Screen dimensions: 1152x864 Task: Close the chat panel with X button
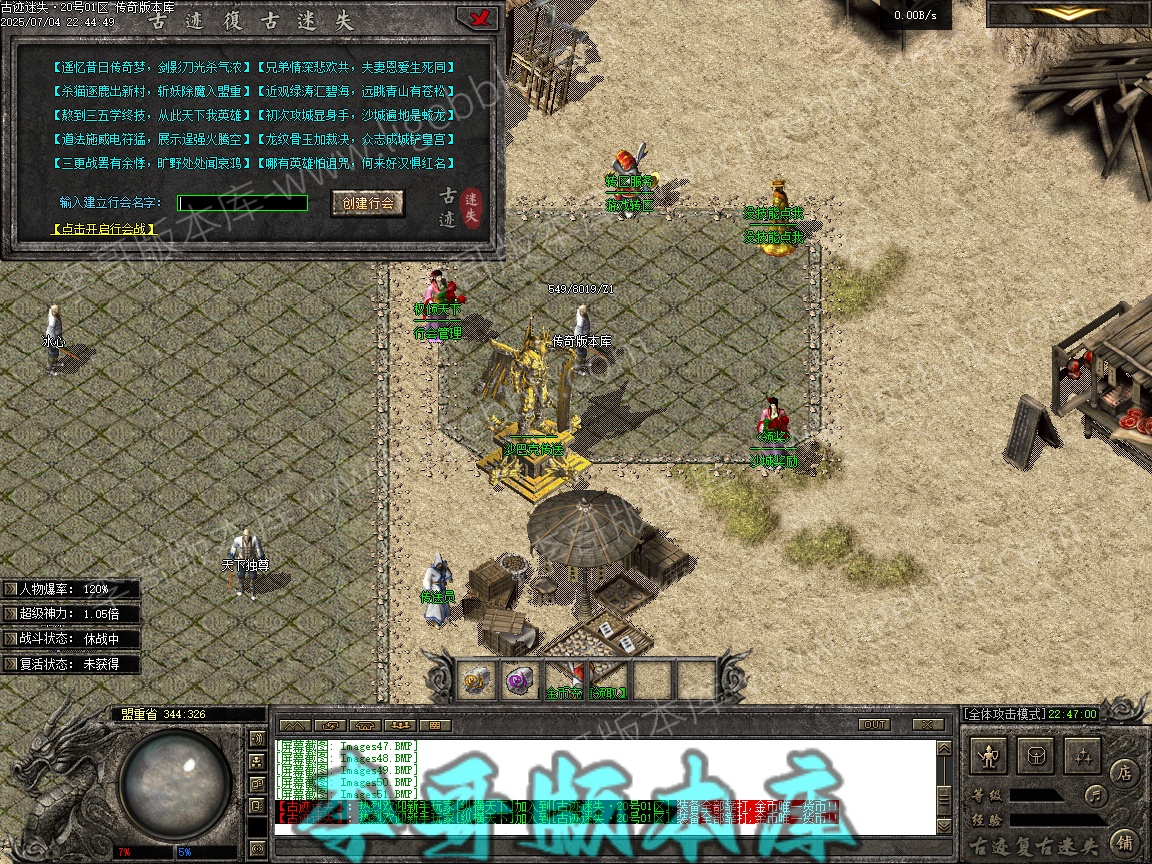pos(928,724)
